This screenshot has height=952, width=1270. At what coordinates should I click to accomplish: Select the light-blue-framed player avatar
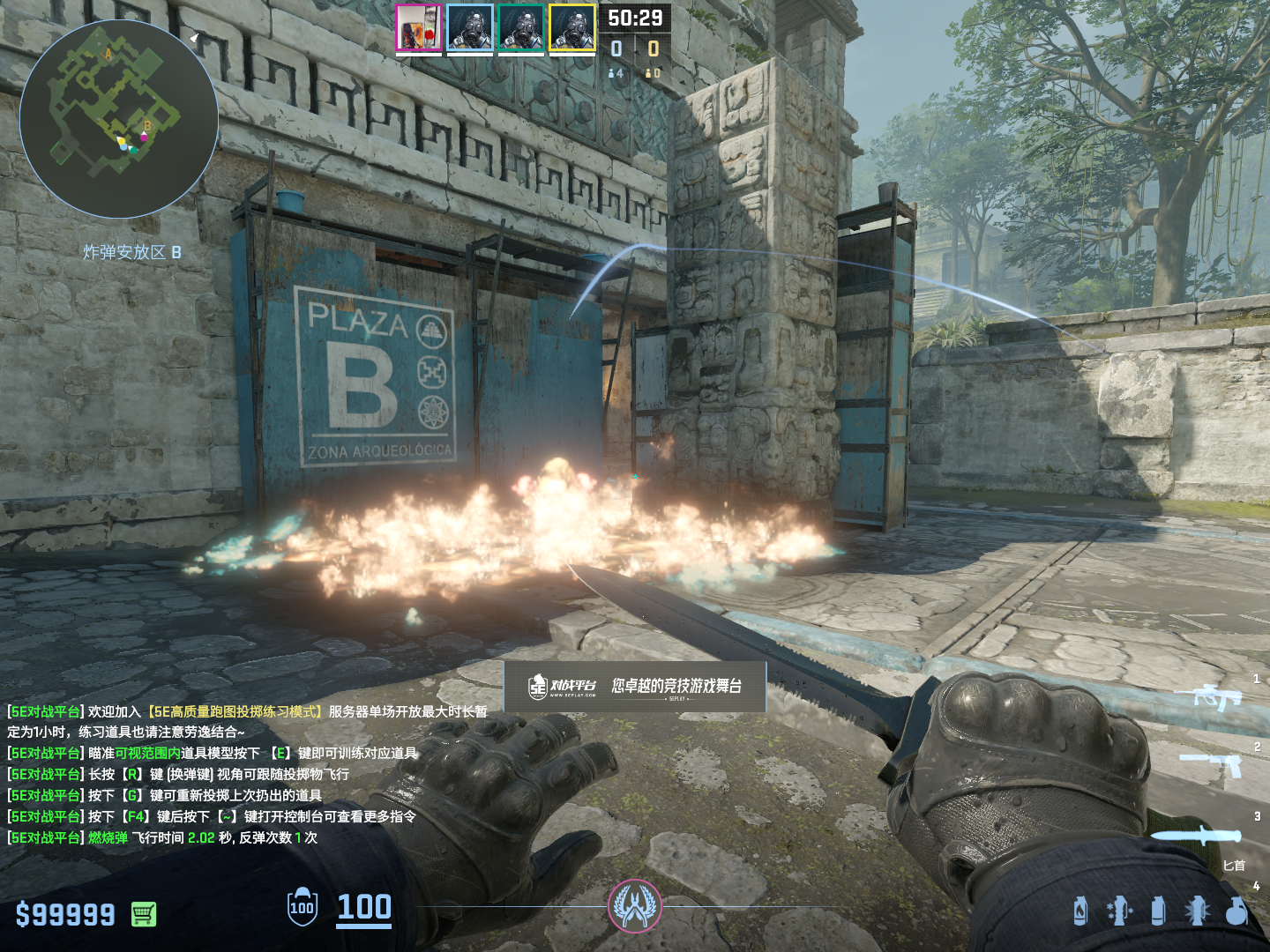click(469, 28)
